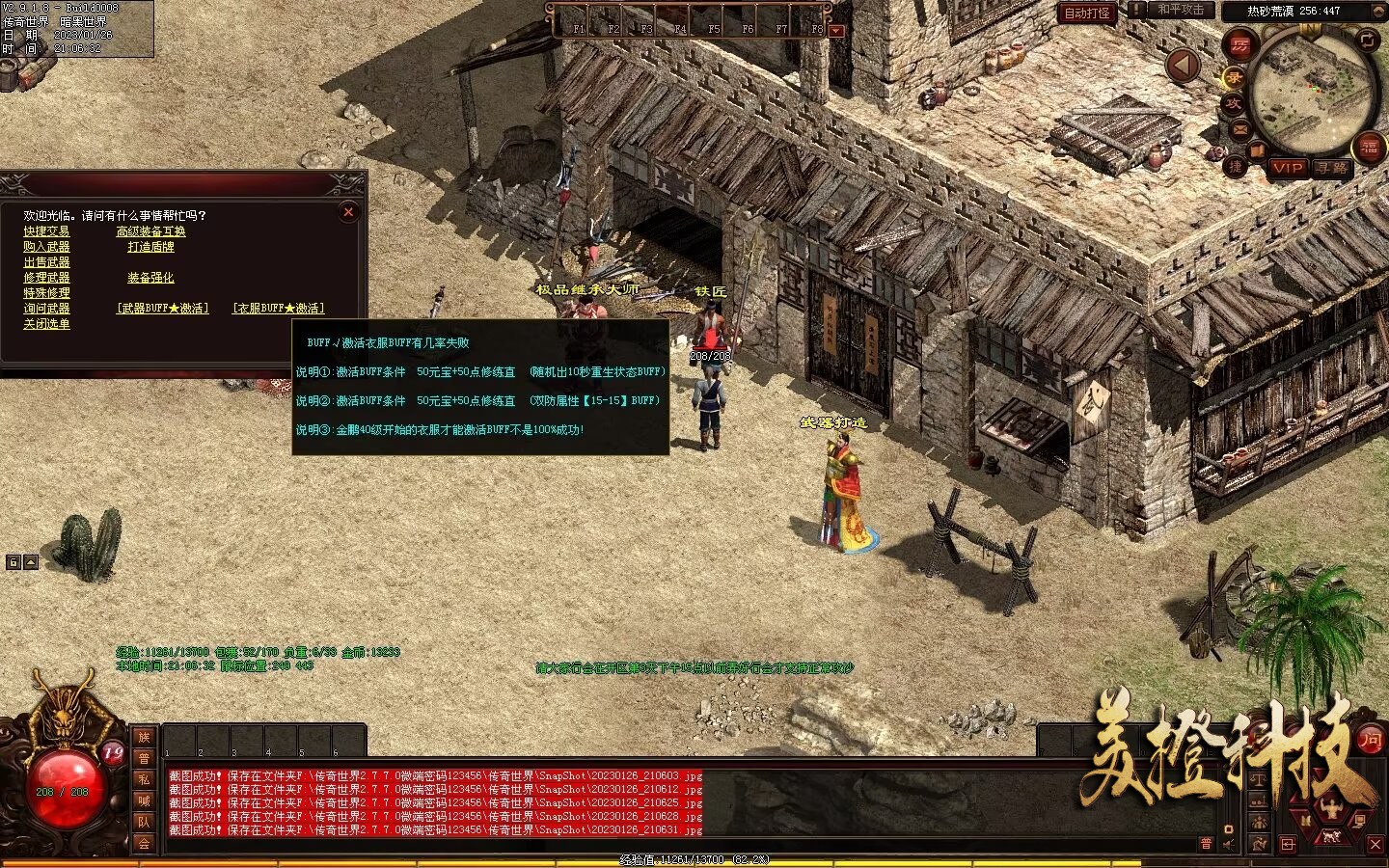Choose 打造盾牌 shield forging option
This screenshot has width=1389, height=868.
tap(150, 247)
